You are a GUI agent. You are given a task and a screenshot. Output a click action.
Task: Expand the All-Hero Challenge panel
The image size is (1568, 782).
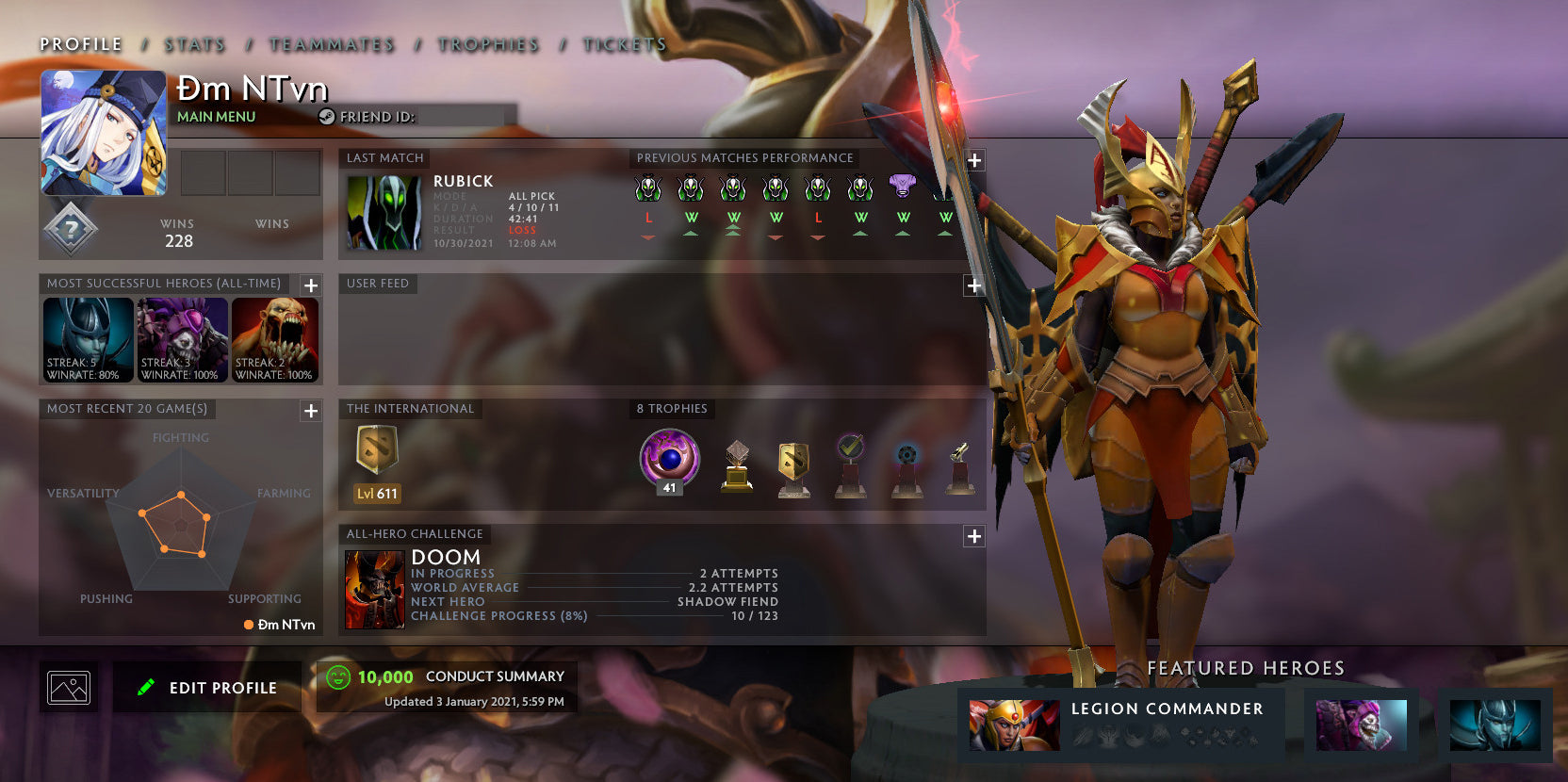pos(973,536)
